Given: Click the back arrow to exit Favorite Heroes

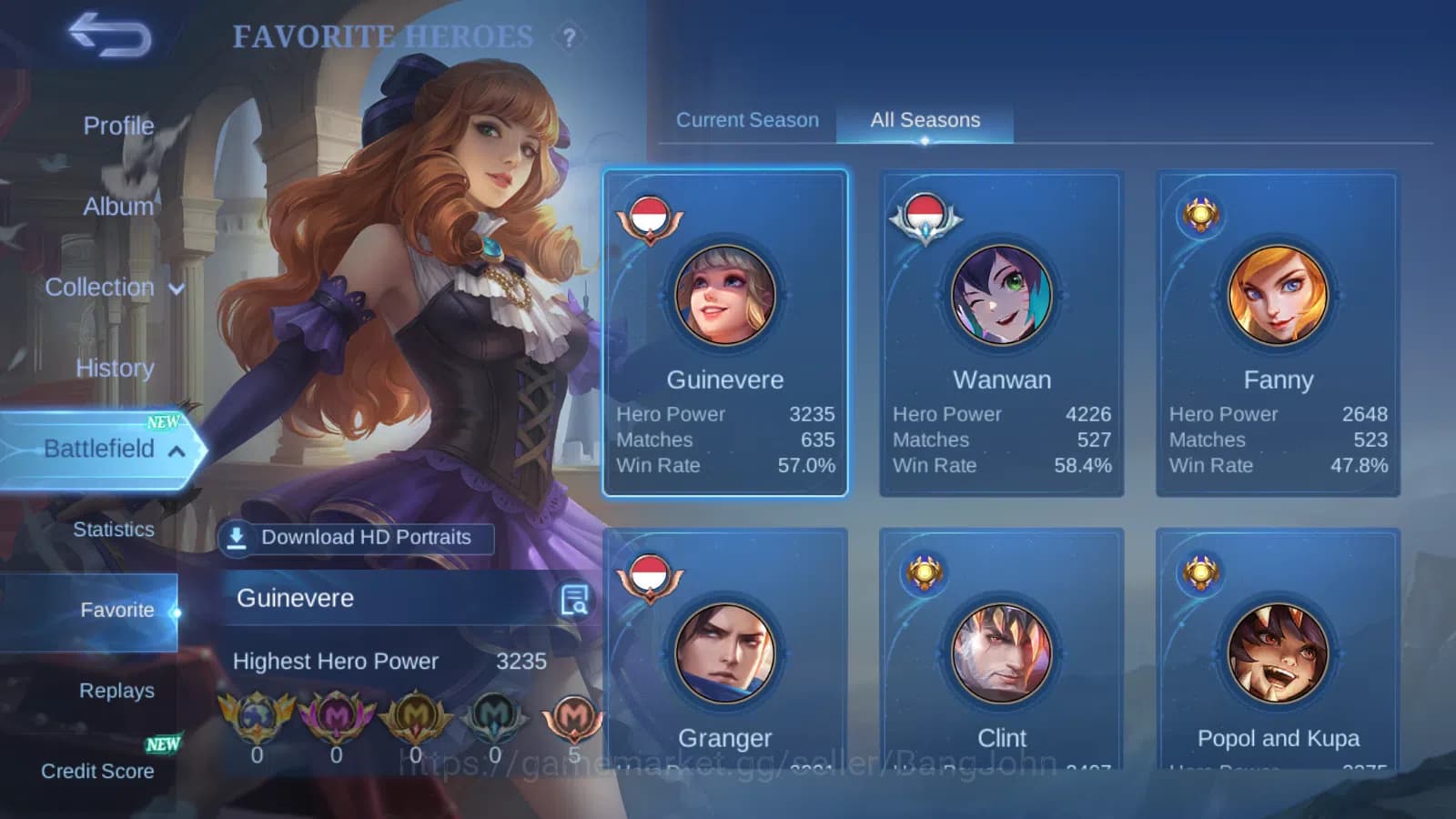Looking at the screenshot, I should [x=108, y=33].
